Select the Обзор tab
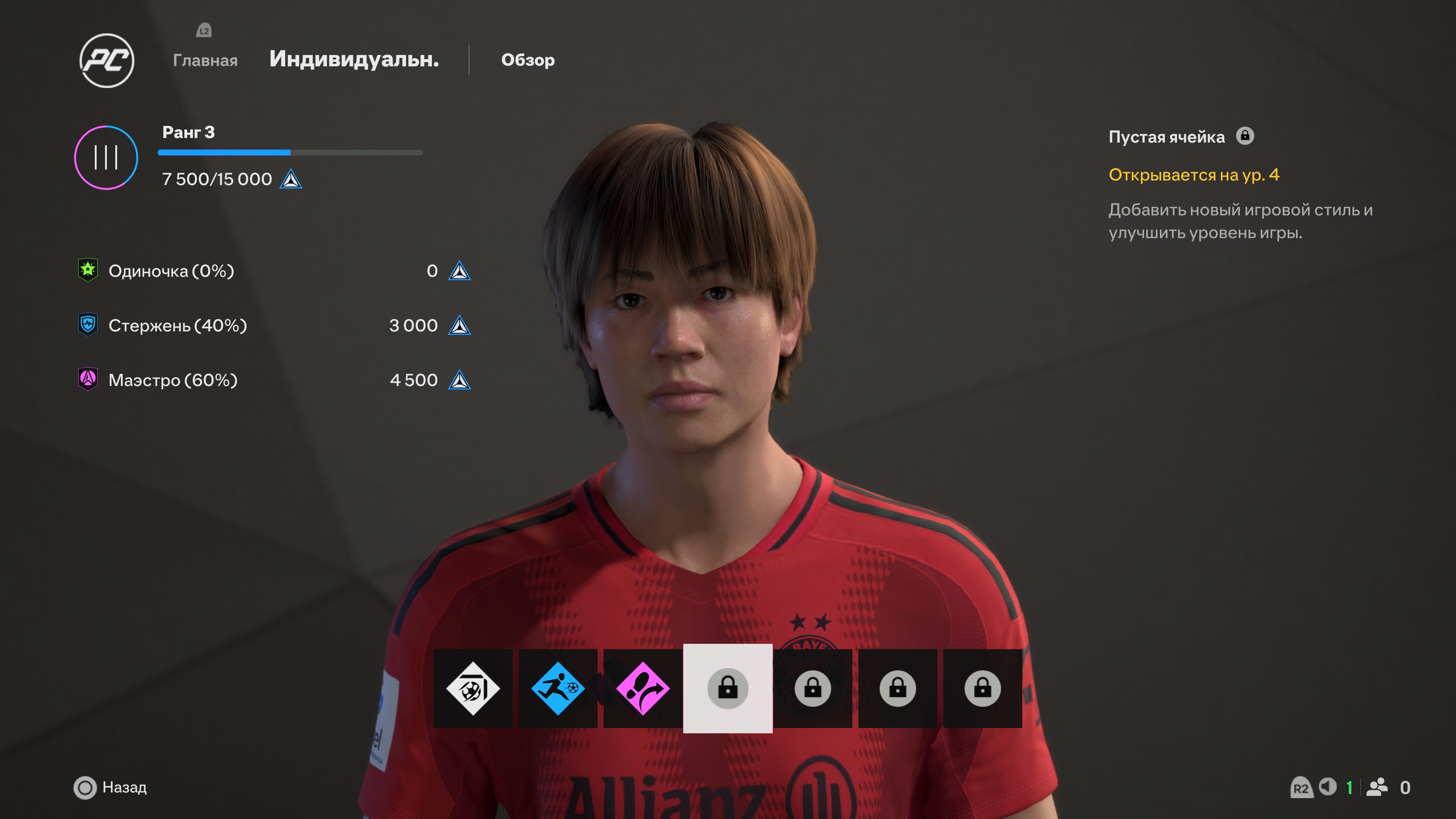Viewport: 1456px width, 819px height. (527, 60)
